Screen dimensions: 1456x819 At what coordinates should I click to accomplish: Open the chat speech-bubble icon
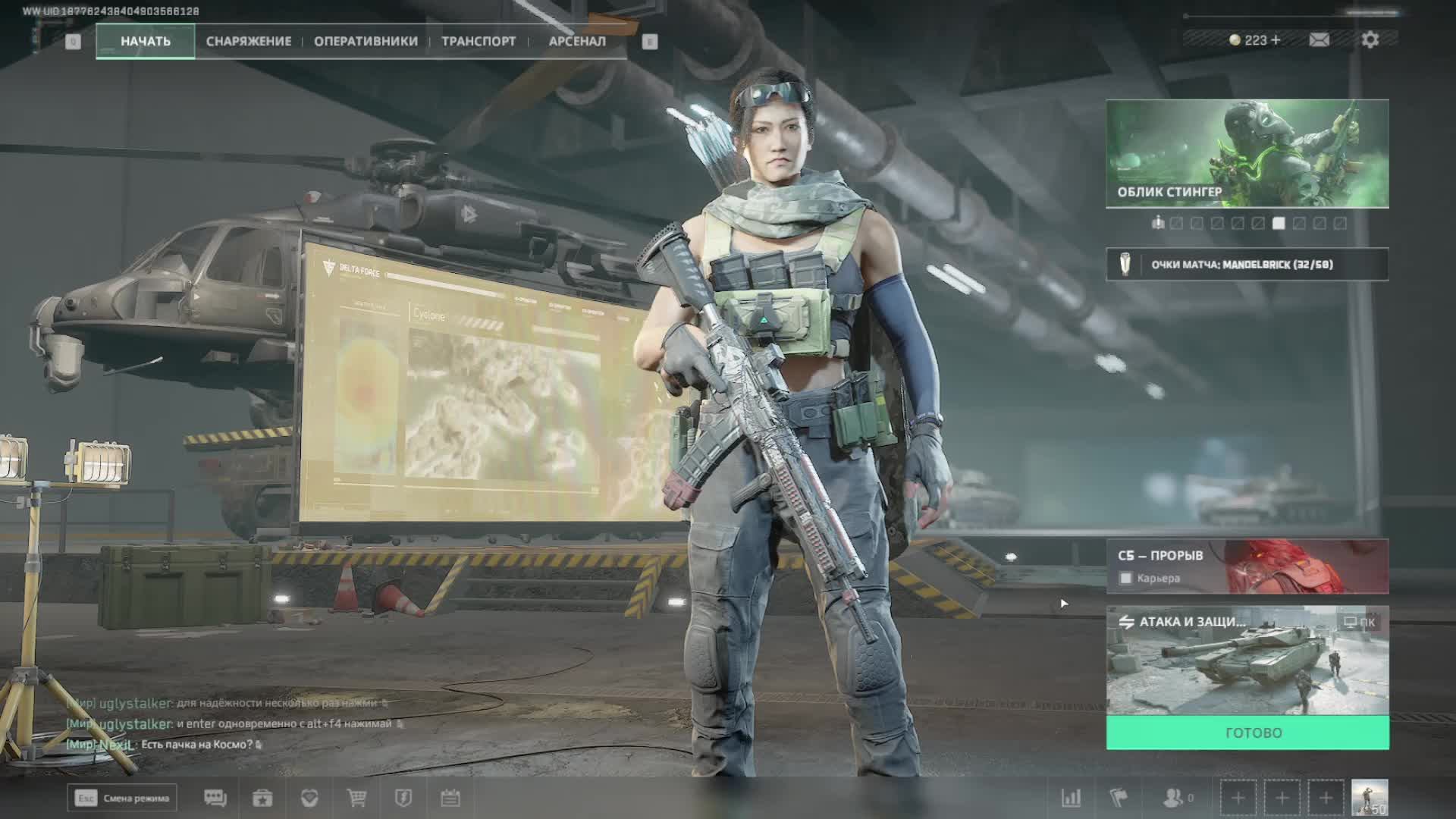coord(215,798)
